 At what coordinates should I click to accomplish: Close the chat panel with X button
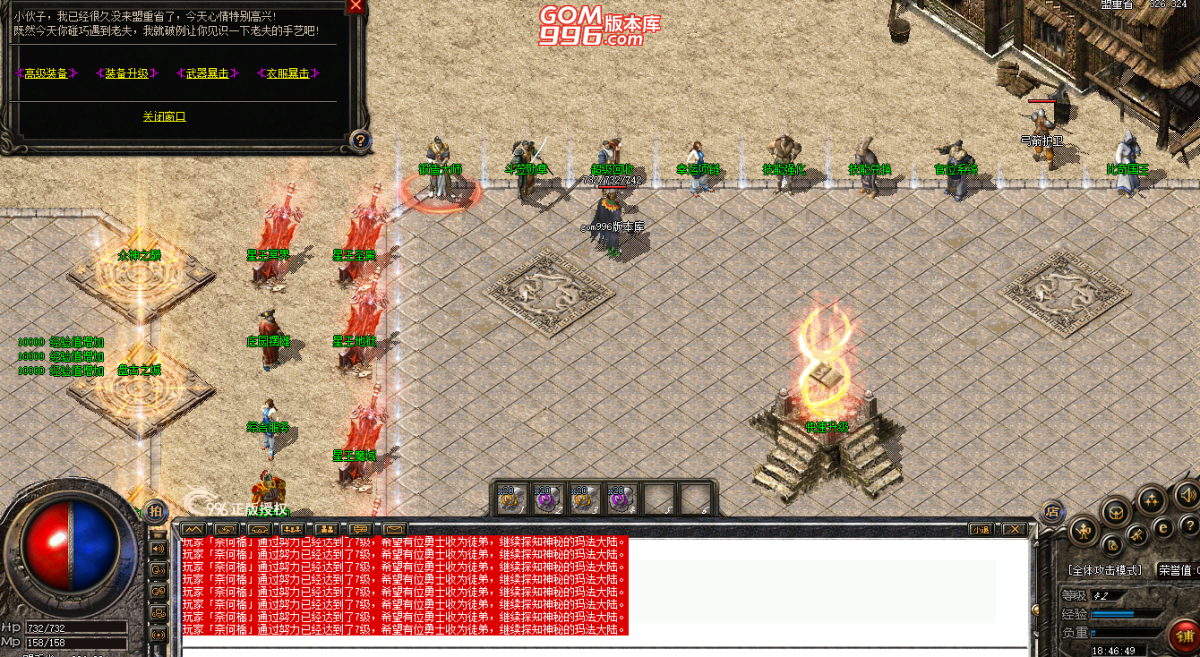1015,529
